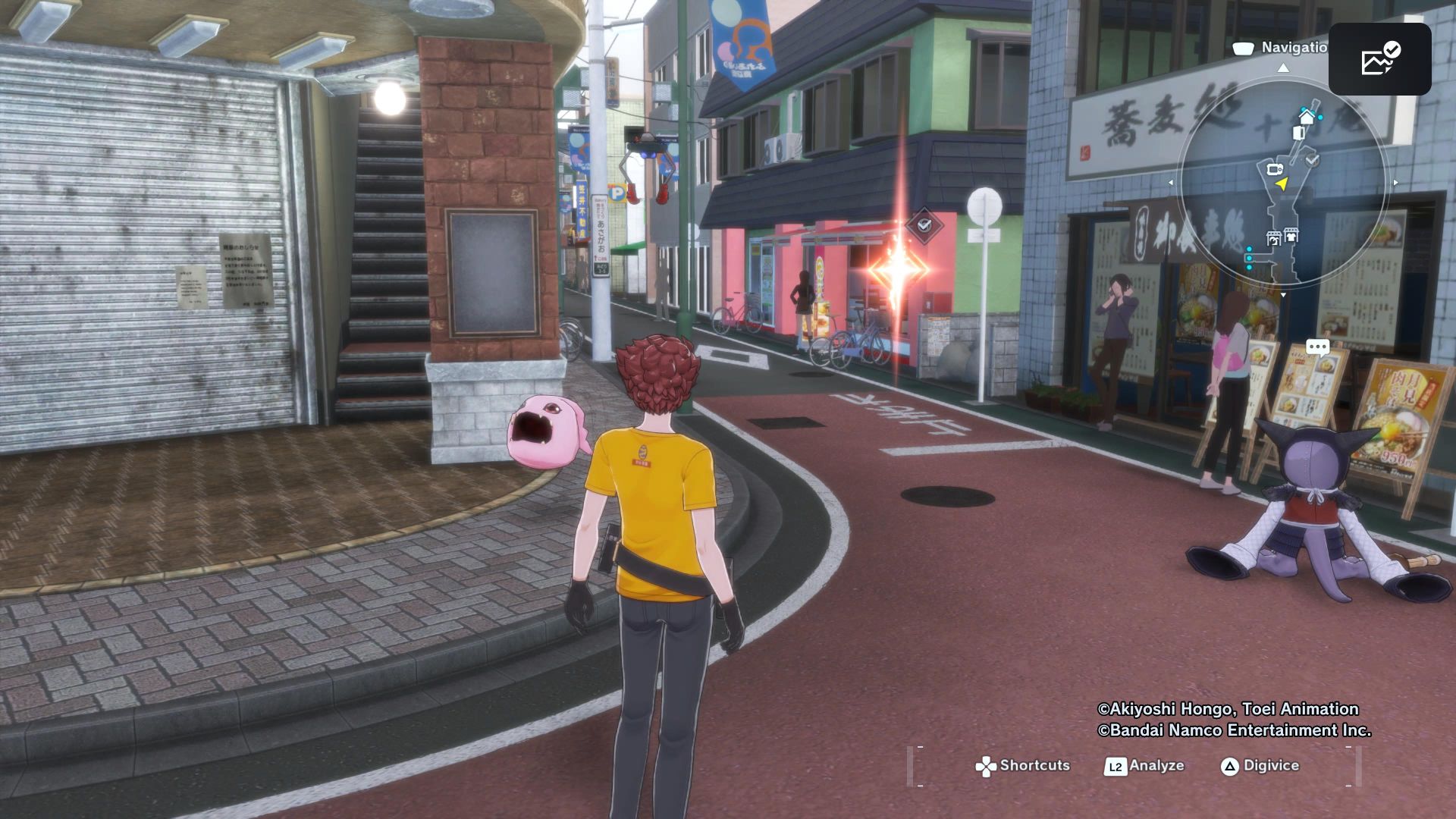Viewport: 1456px width, 819px height.
Task: Click the downward arrow below the minimap
Action: click(1283, 294)
